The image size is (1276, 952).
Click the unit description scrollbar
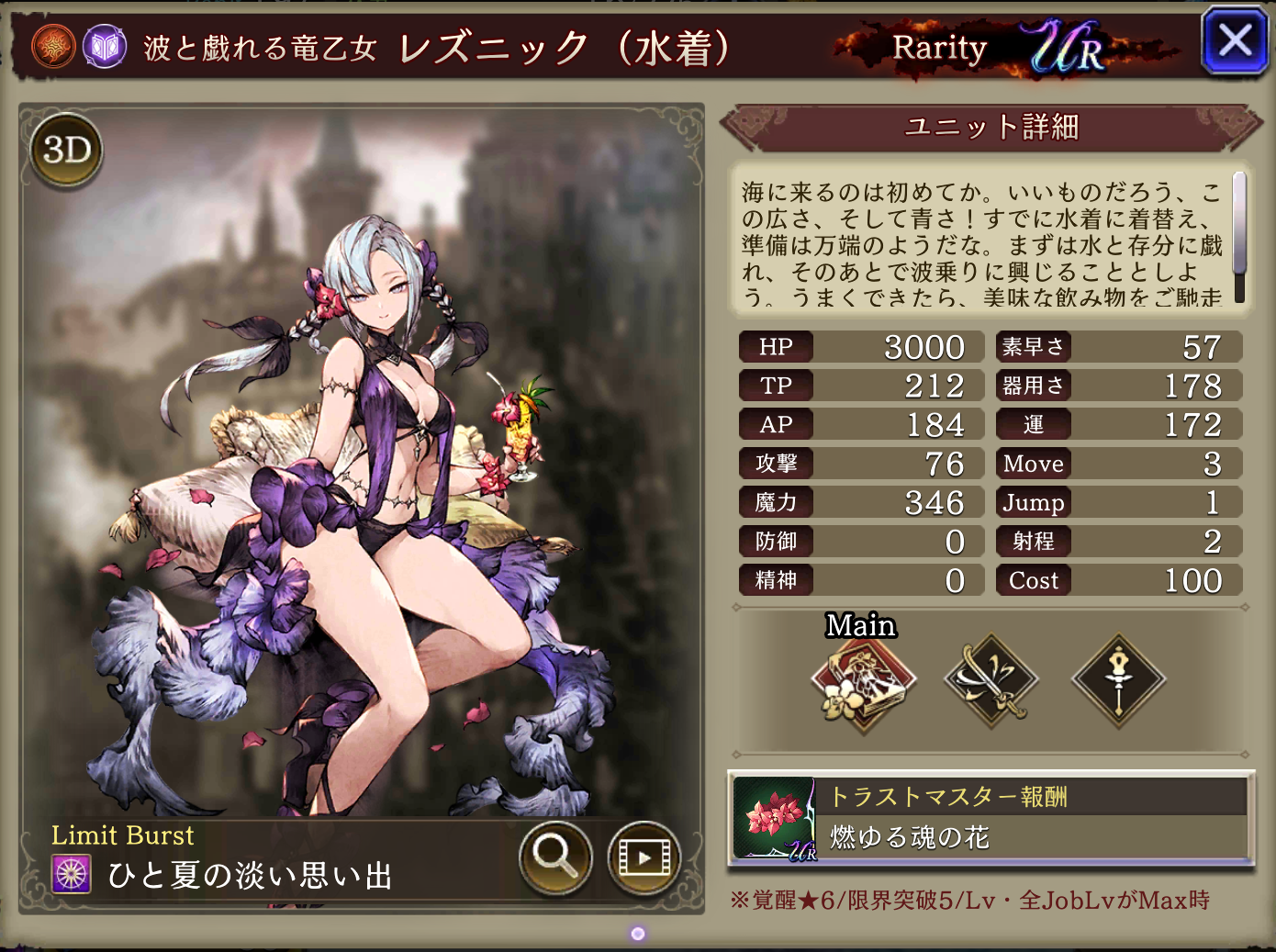pyautogui.click(x=1238, y=236)
